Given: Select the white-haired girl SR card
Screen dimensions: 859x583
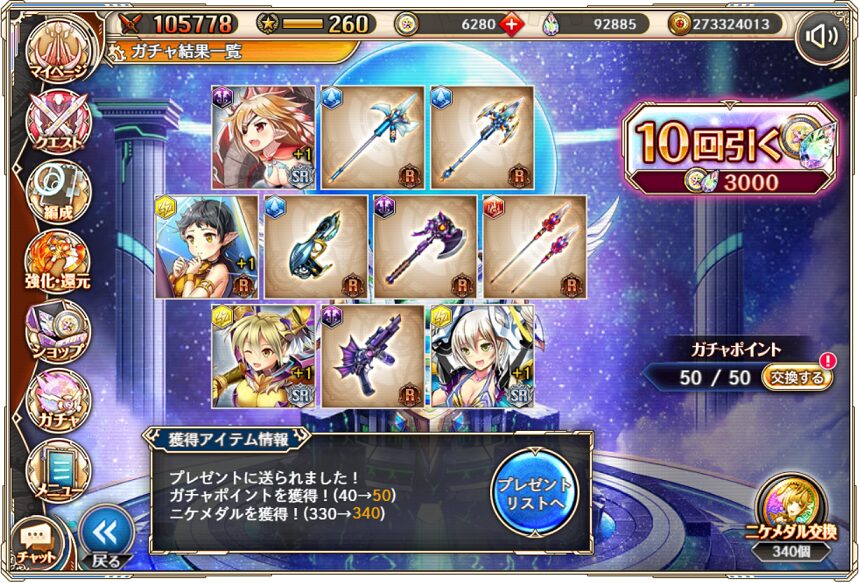Looking at the screenshot, I should (x=481, y=355).
